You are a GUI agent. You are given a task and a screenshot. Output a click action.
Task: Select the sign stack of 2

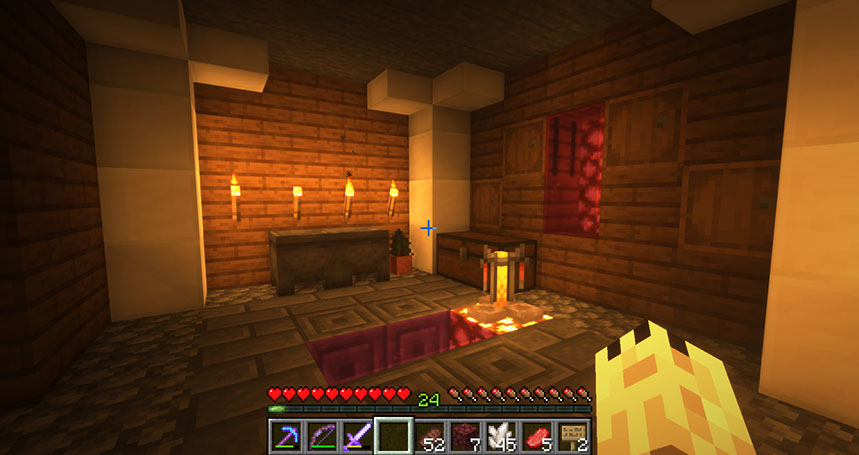pos(574,437)
